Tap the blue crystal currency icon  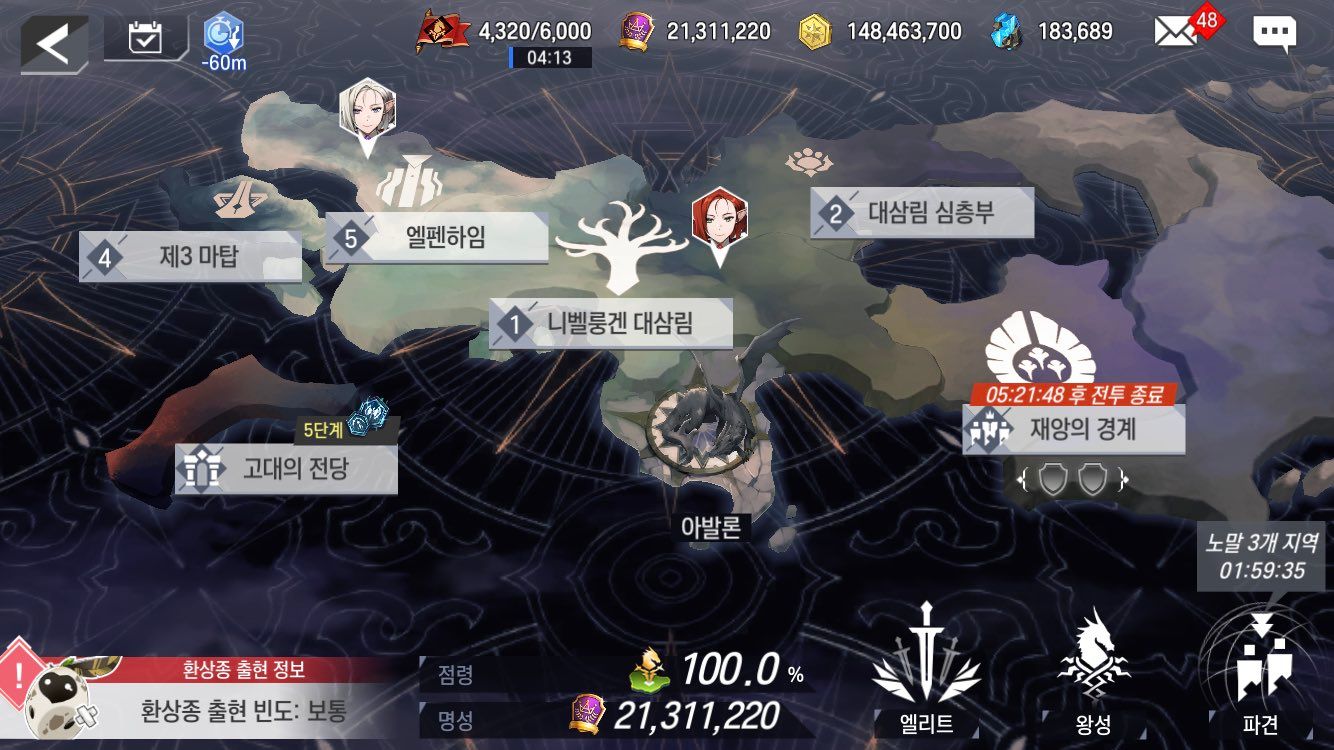tap(1007, 32)
